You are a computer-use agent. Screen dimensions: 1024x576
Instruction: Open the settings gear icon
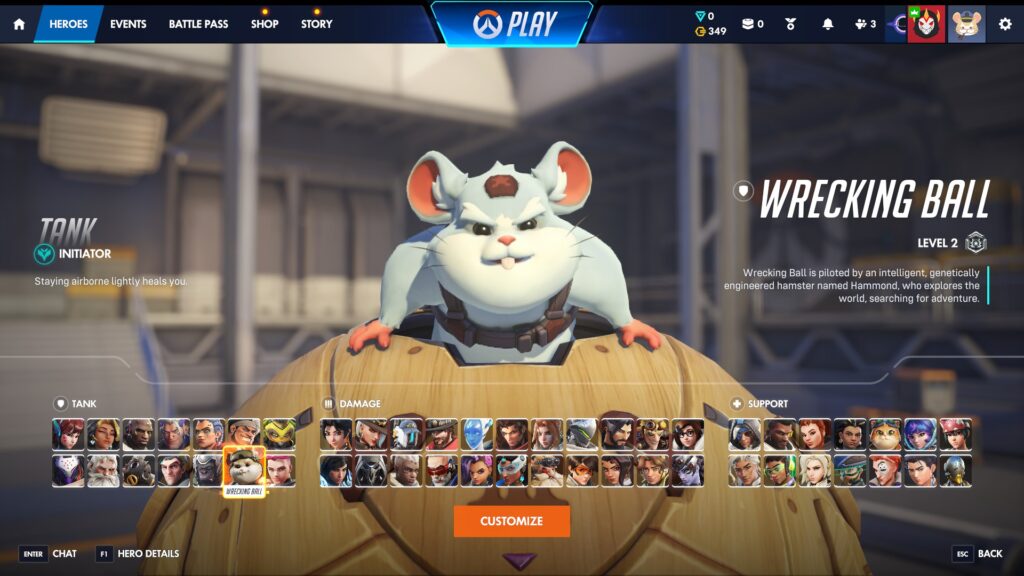[x=1005, y=24]
